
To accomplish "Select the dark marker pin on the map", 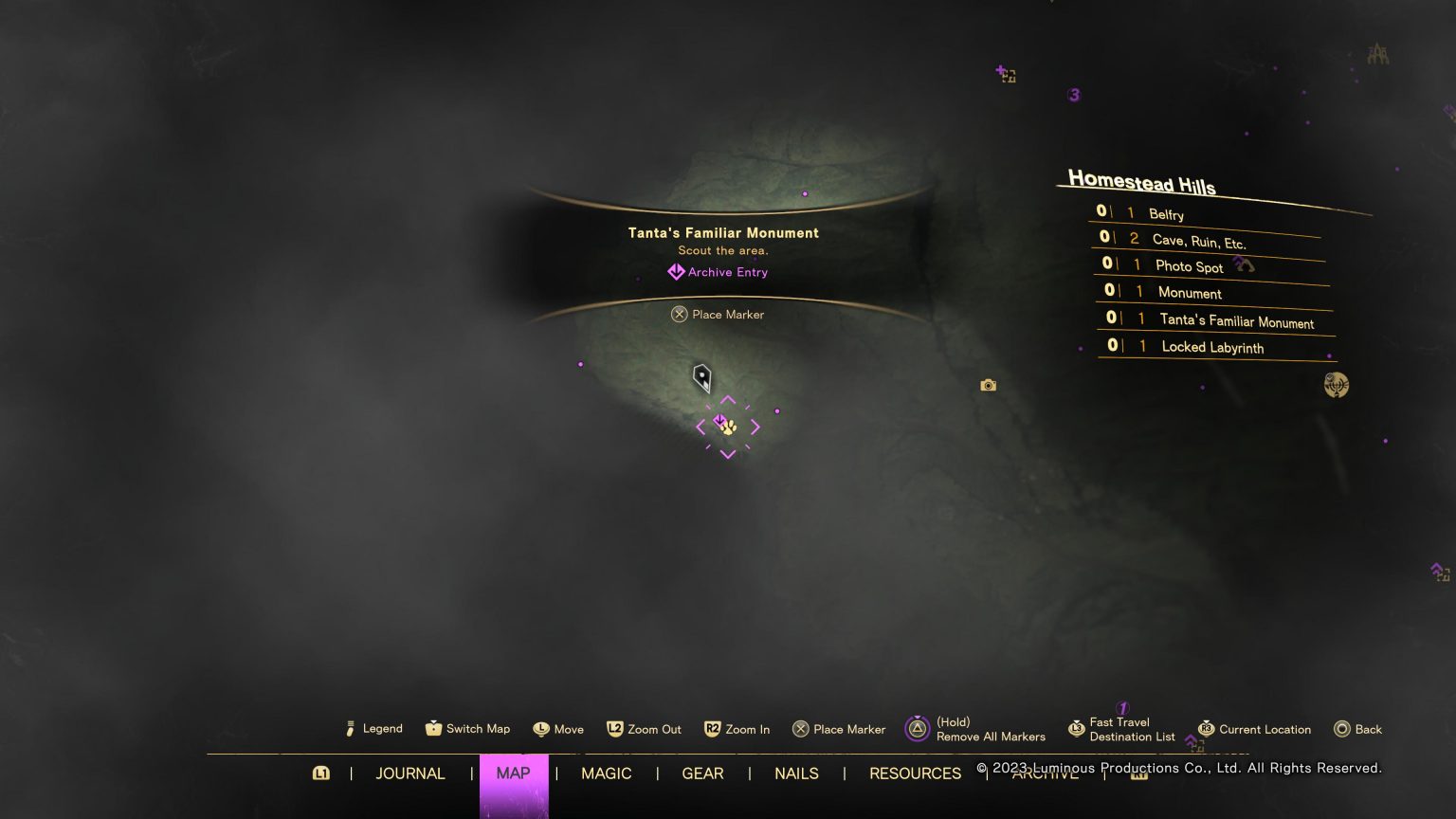I will [701, 378].
